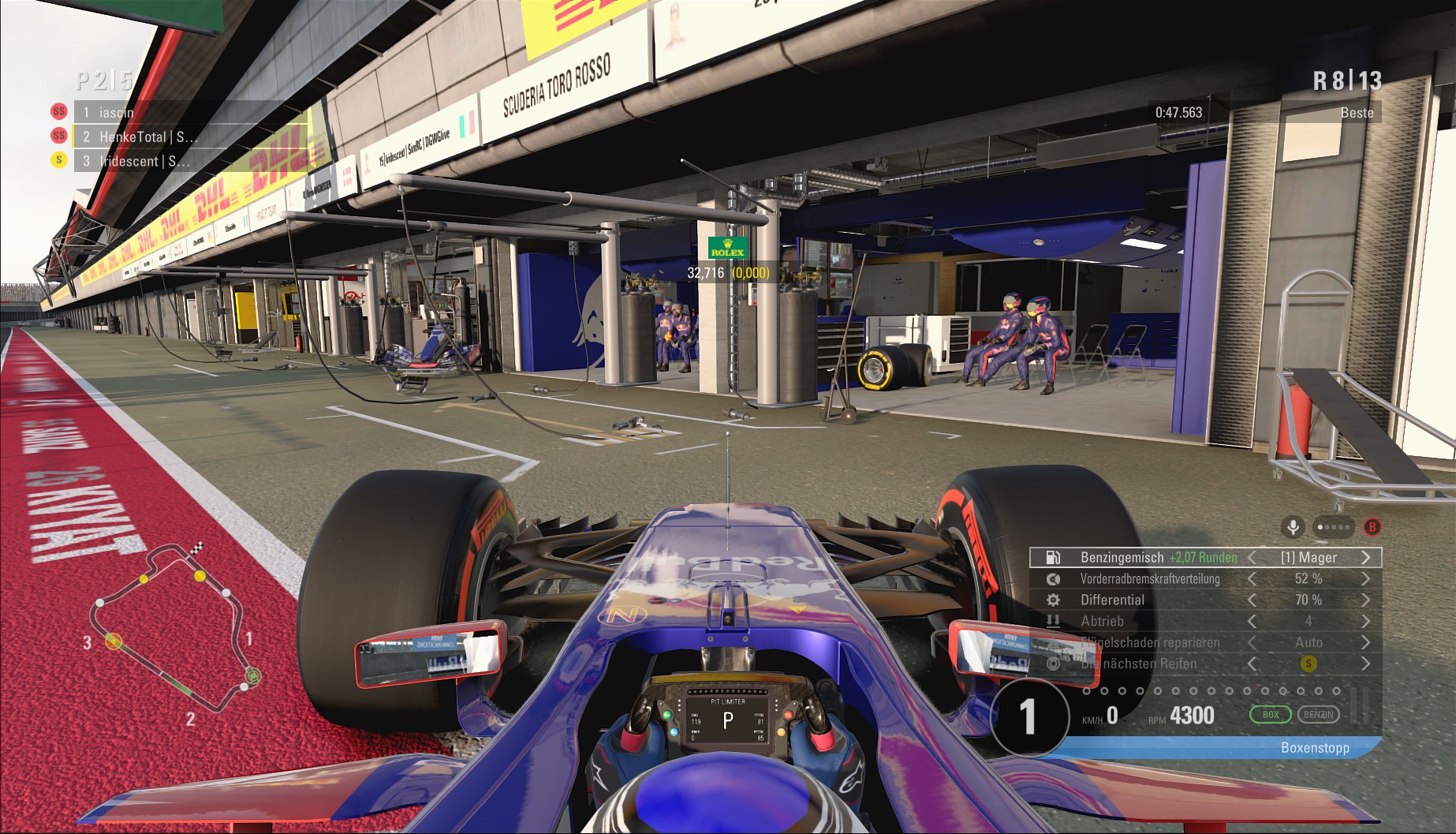Image resolution: width=1456 pixels, height=834 pixels.
Task: Click the green BOX indicator
Action: coord(1270,715)
